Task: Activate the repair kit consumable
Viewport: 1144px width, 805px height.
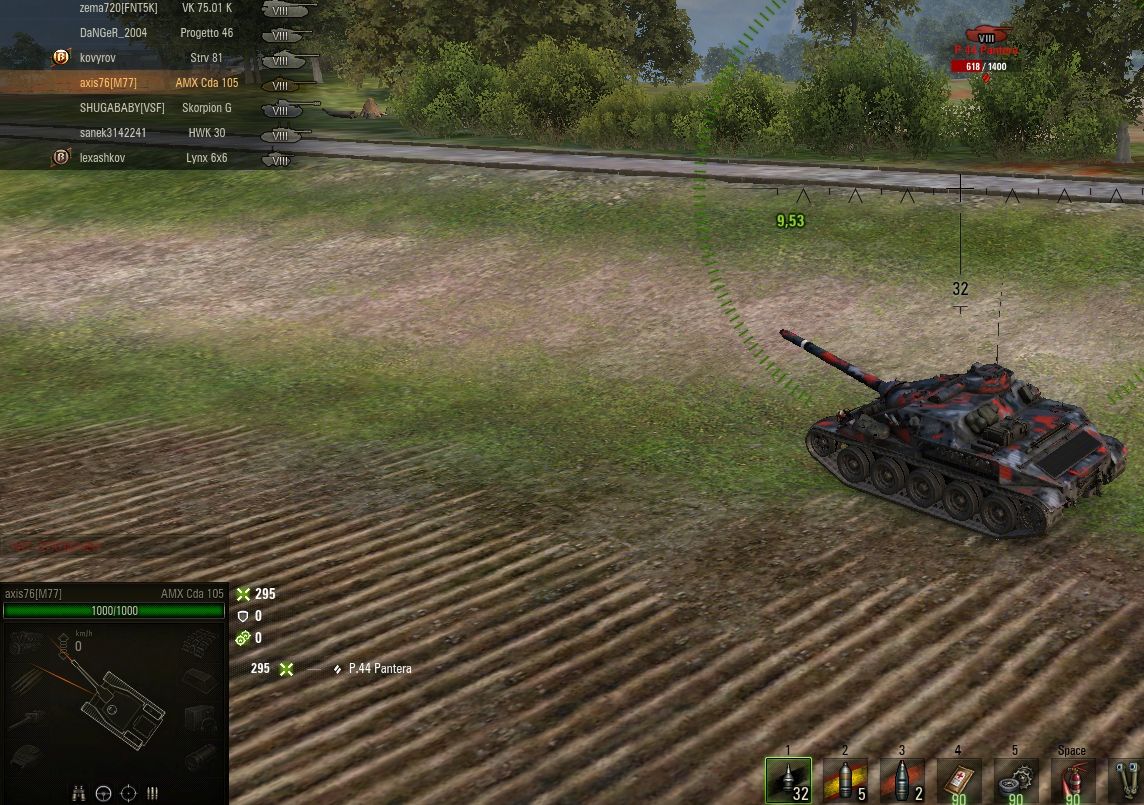Action: [x=1015, y=779]
